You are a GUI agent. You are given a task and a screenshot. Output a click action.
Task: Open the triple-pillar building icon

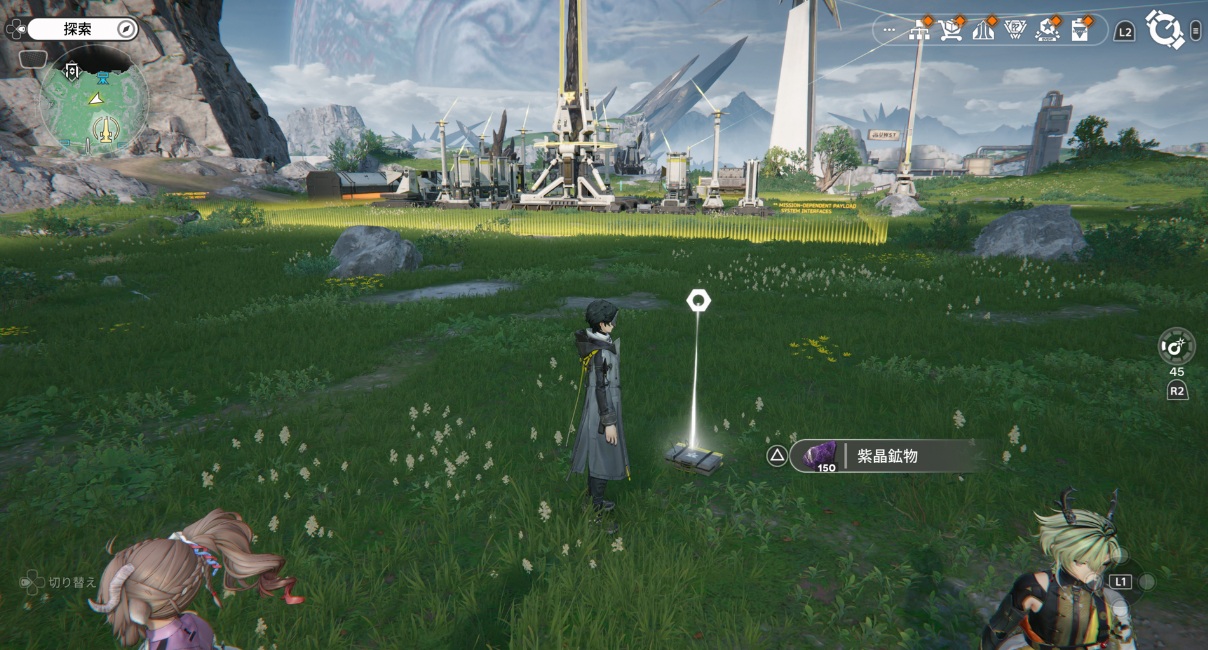[983, 30]
